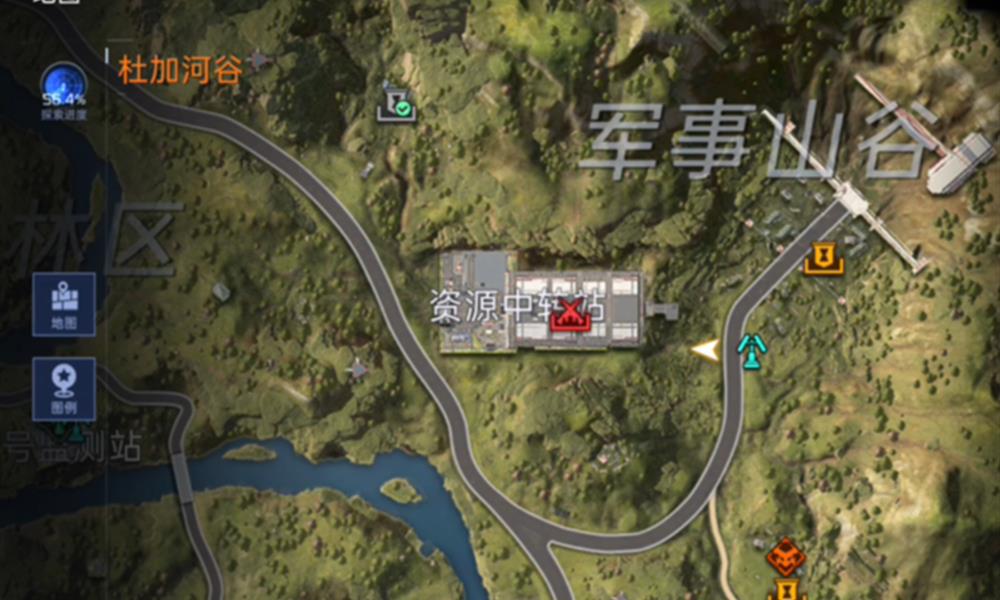This screenshot has height=600, width=1000.
Task: Select the orange hexagon marker
Action: click(x=786, y=555)
